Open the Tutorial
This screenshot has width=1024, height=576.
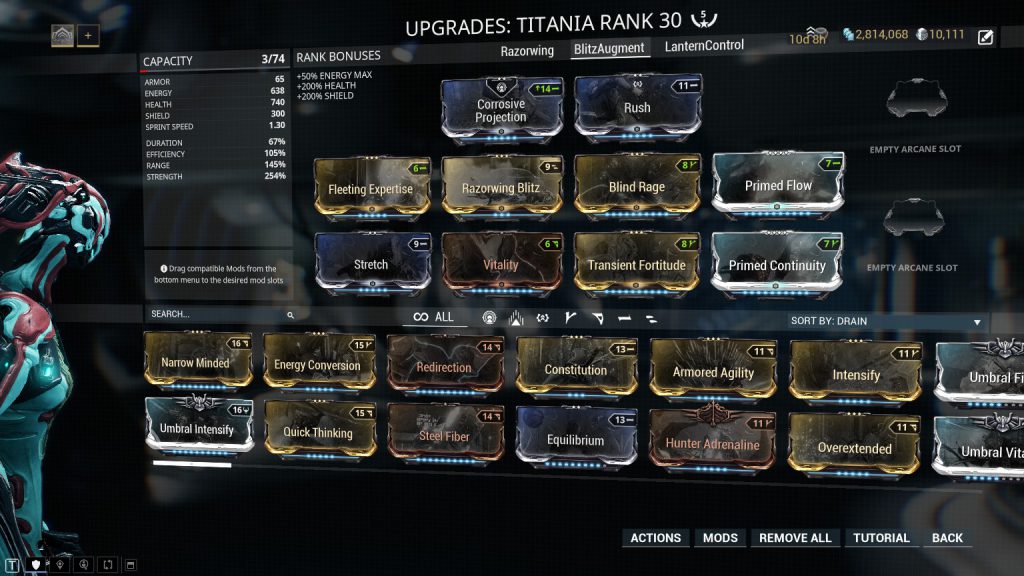[x=881, y=538]
